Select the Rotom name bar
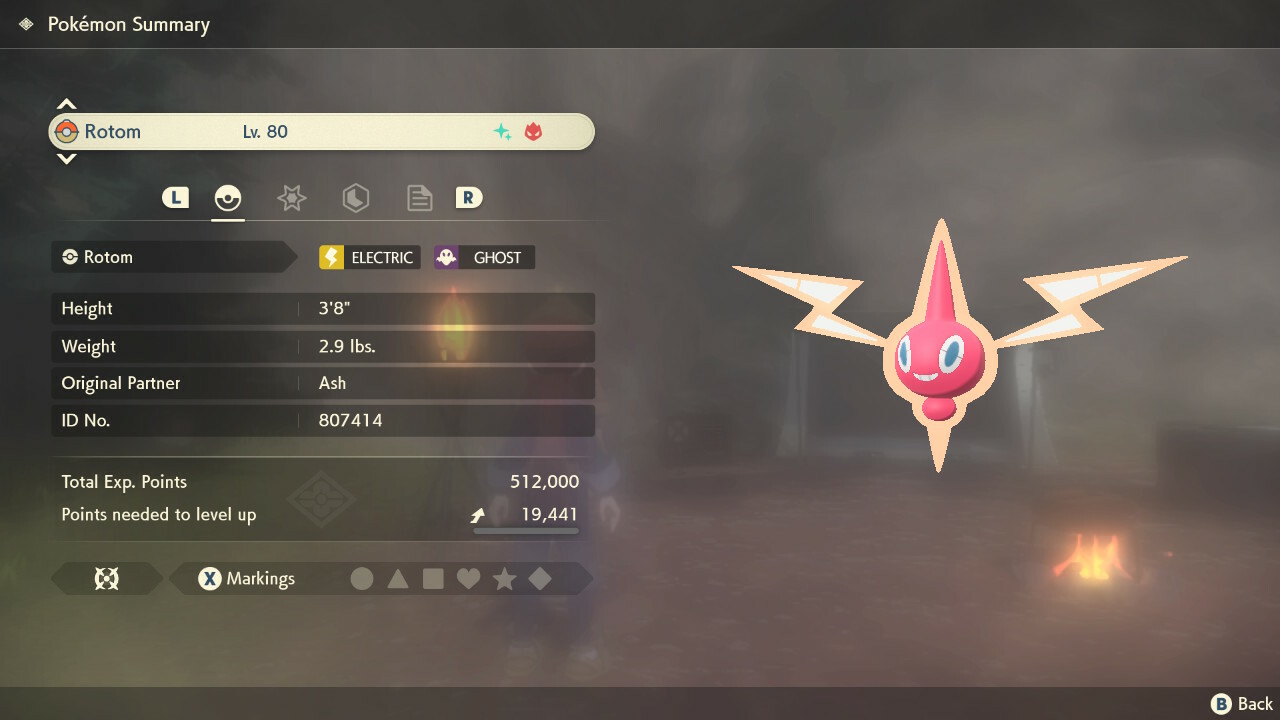The image size is (1280, 720). click(x=321, y=132)
